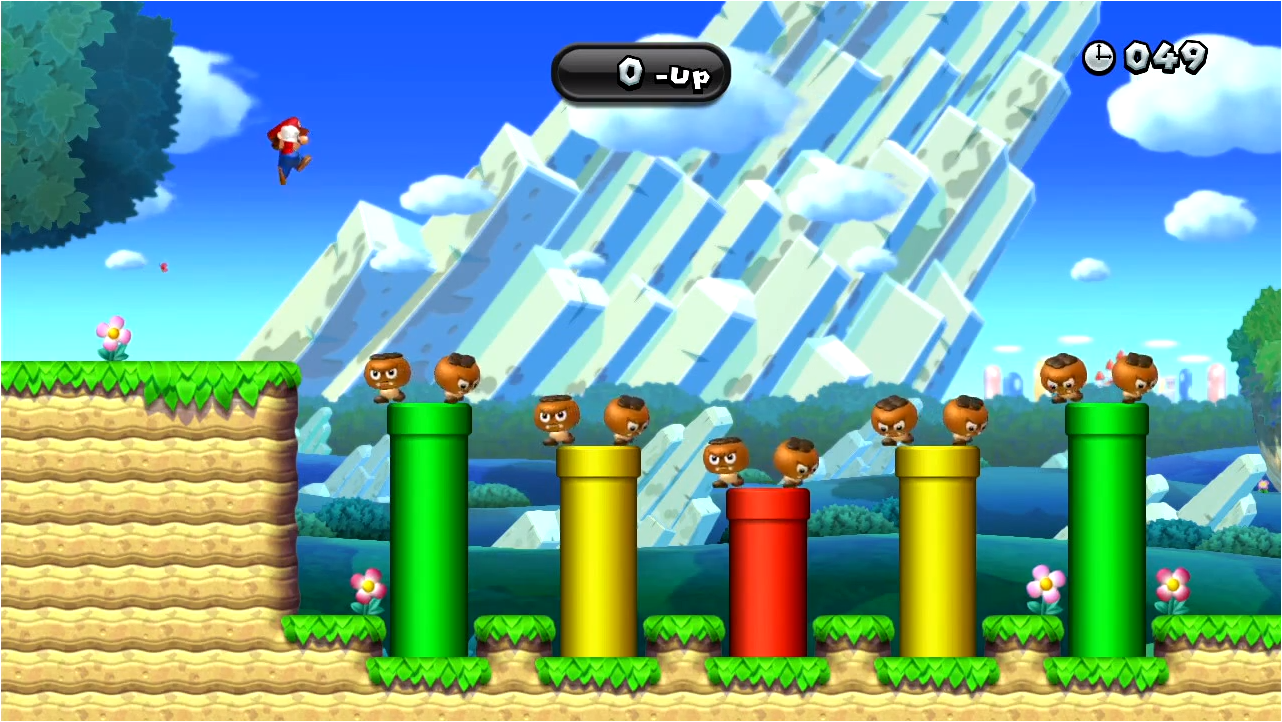
Task: Click Mario jumping in the air
Action: (x=289, y=150)
